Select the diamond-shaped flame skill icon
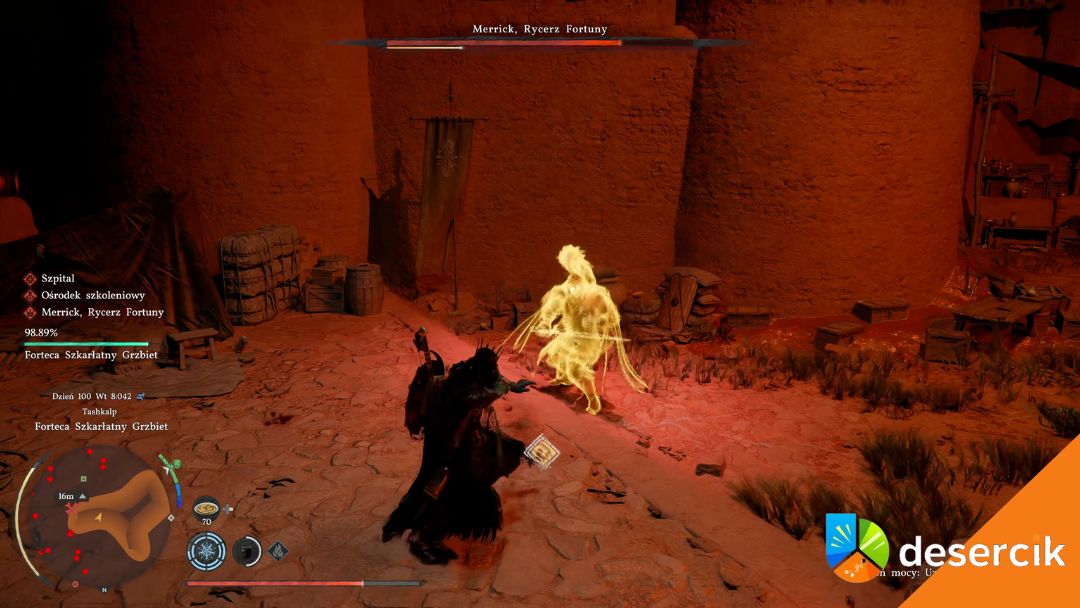1080x608 pixels. pyautogui.click(x=278, y=549)
